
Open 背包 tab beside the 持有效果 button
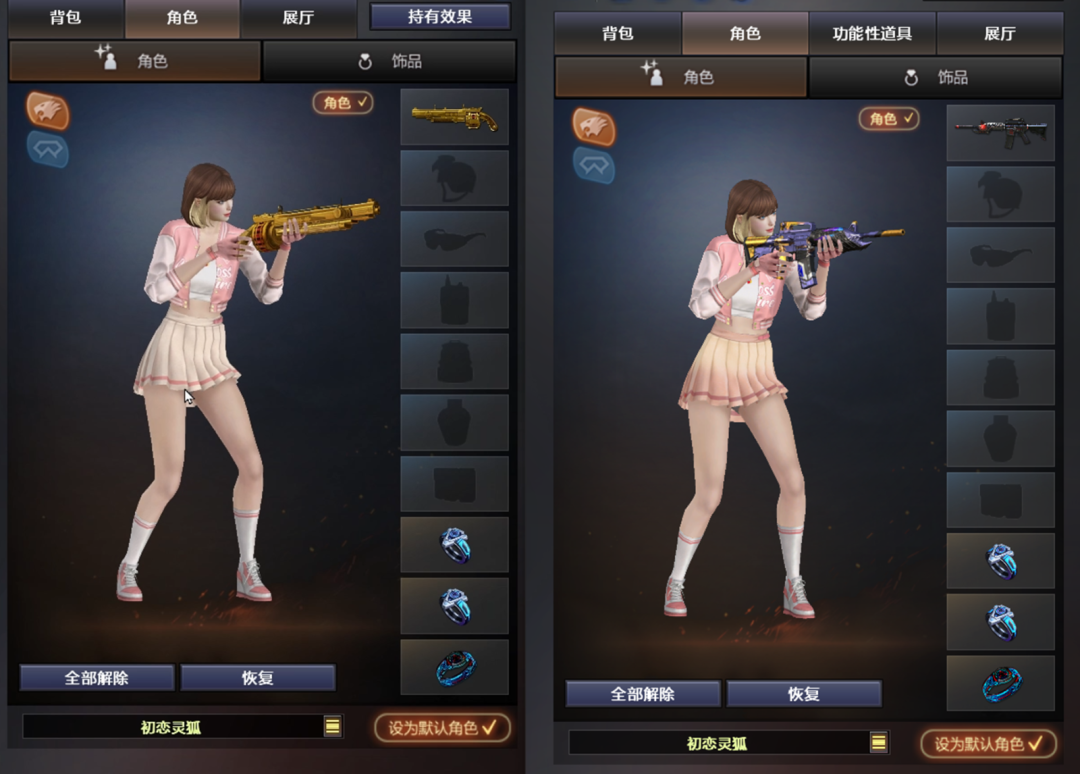click(x=66, y=18)
